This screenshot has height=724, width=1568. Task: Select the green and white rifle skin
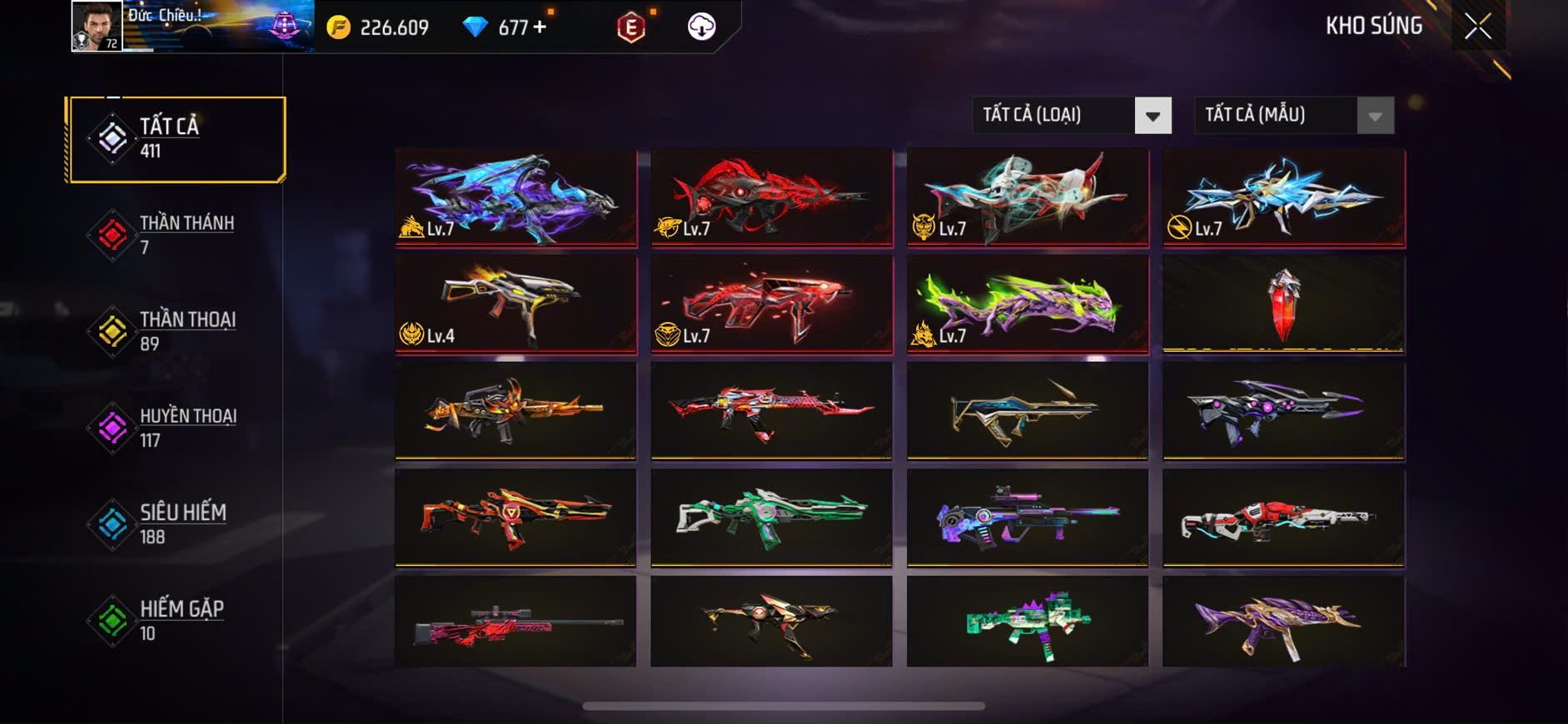point(771,518)
